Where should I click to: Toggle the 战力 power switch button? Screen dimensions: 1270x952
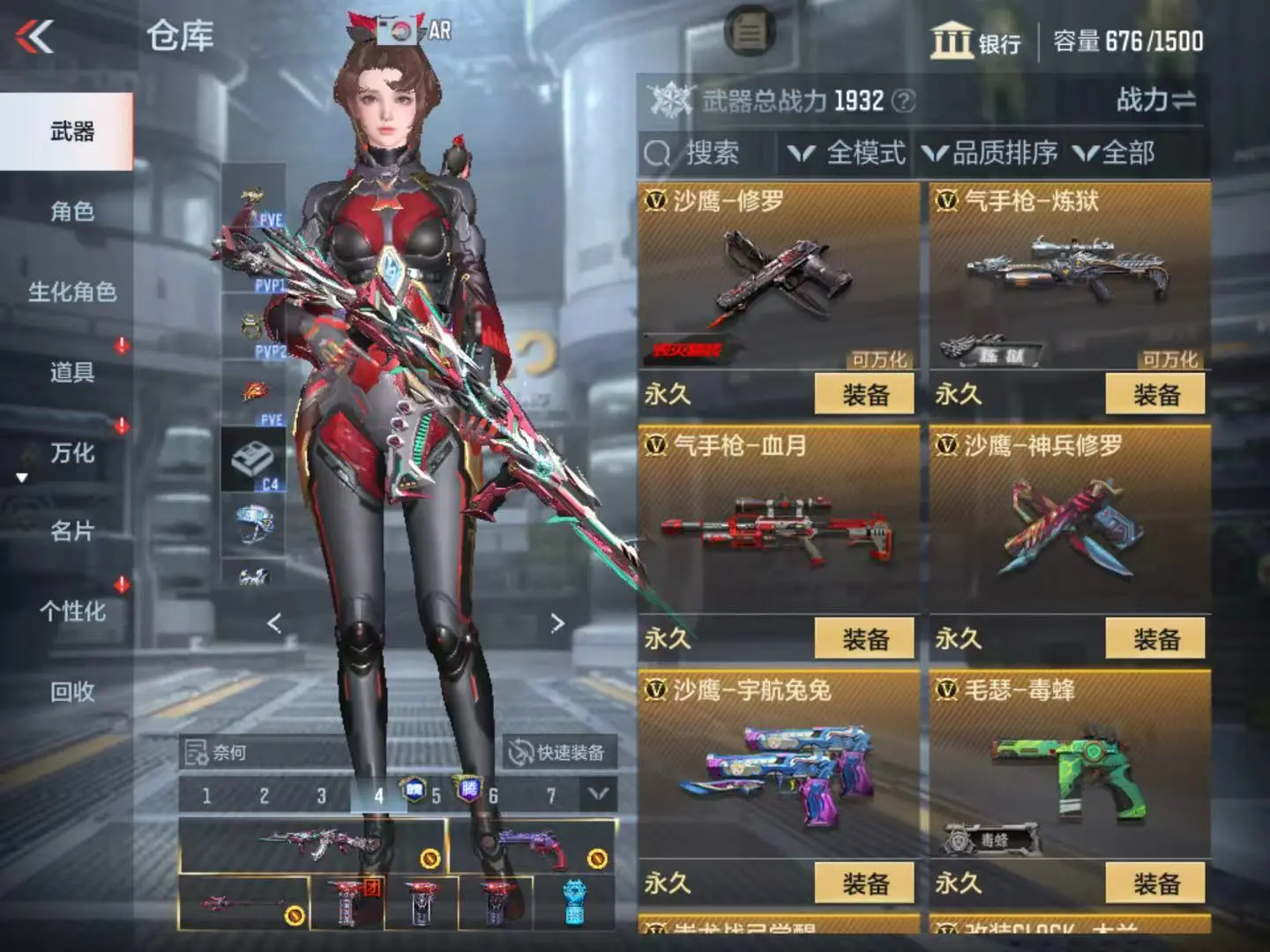1155,100
